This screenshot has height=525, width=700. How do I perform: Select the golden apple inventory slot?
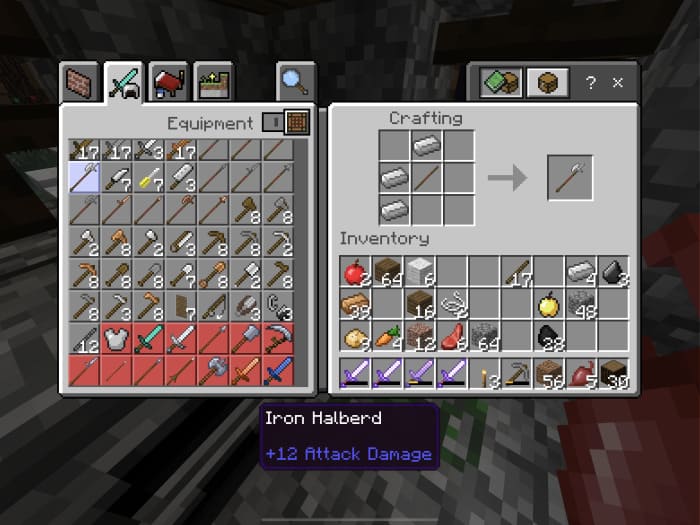(x=548, y=304)
